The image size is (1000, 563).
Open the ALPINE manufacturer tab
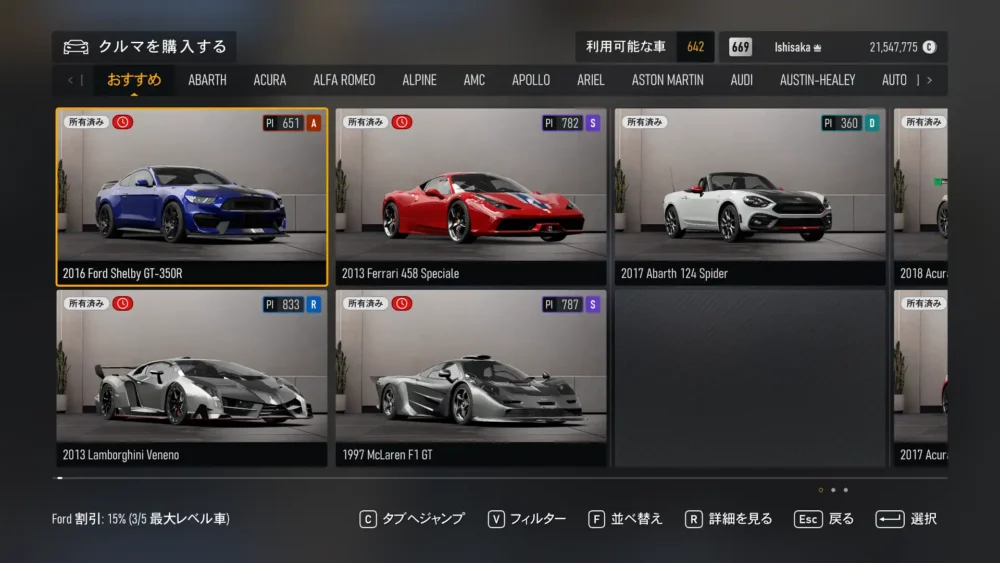(x=419, y=80)
